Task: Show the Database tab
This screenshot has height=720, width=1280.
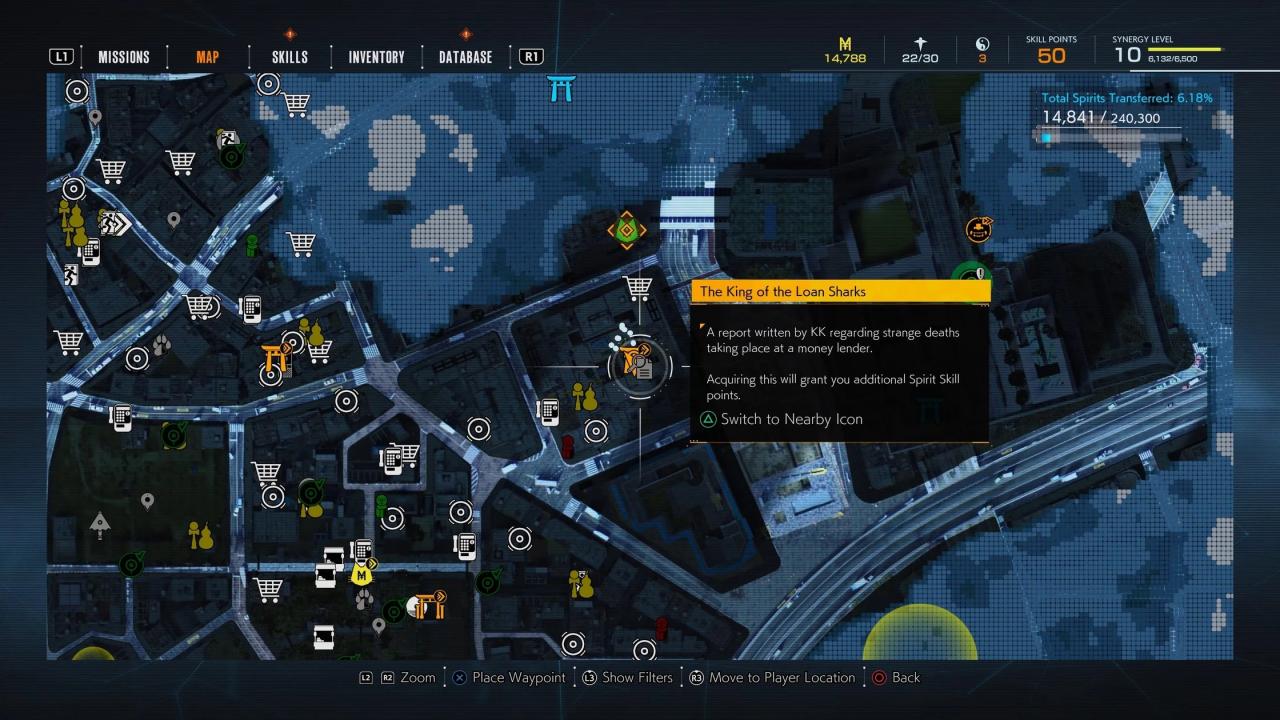Action: [465, 57]
